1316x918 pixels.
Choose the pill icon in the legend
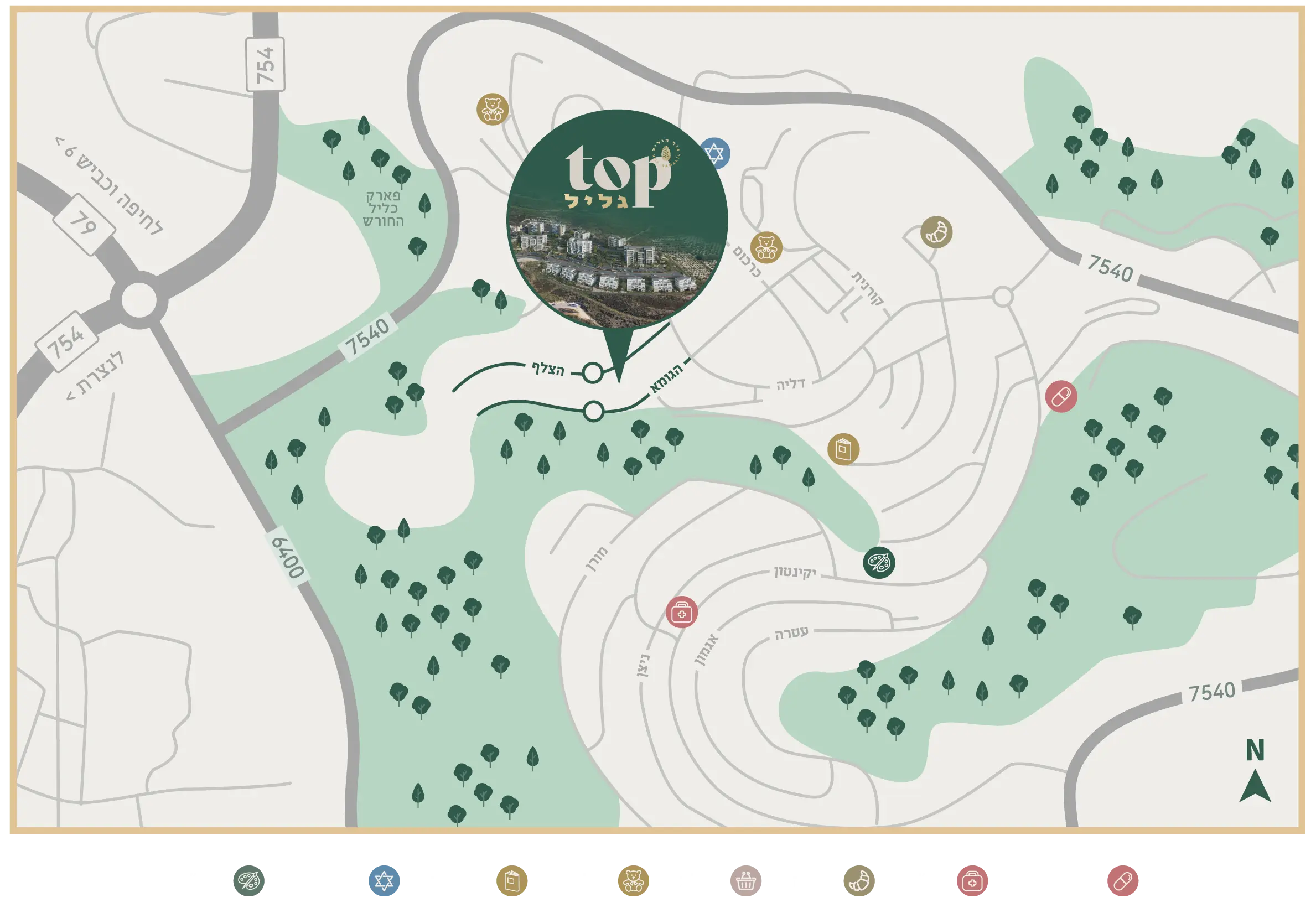[x=1123, y=881]
